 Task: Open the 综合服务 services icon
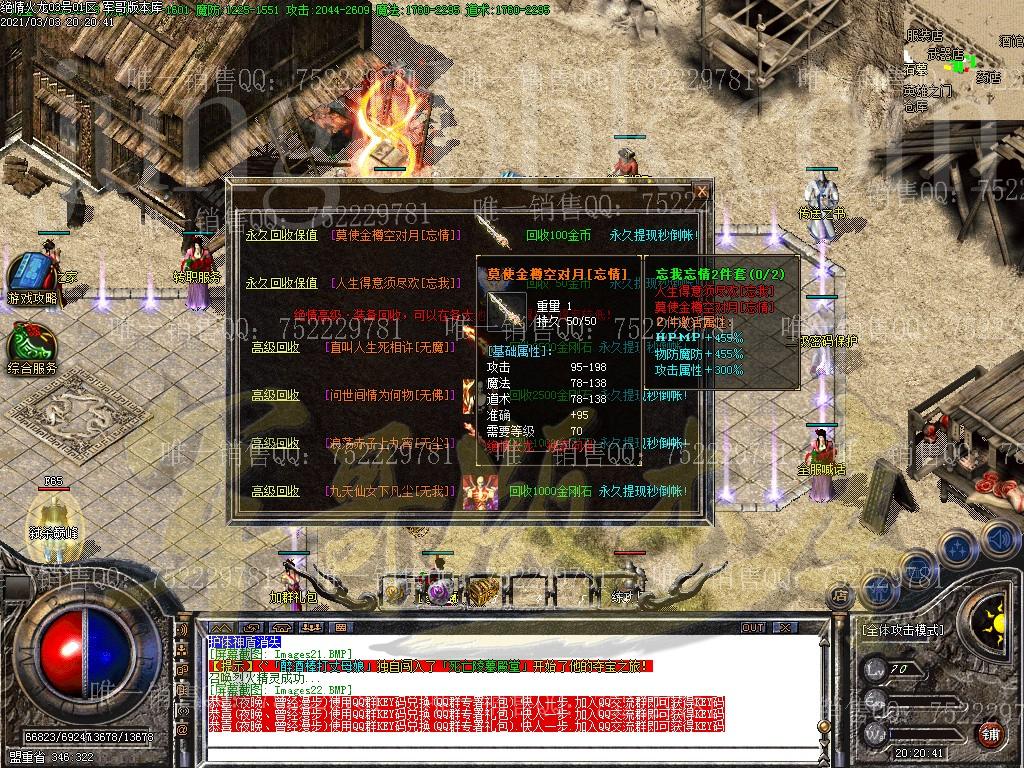click(x=31, y=346)
